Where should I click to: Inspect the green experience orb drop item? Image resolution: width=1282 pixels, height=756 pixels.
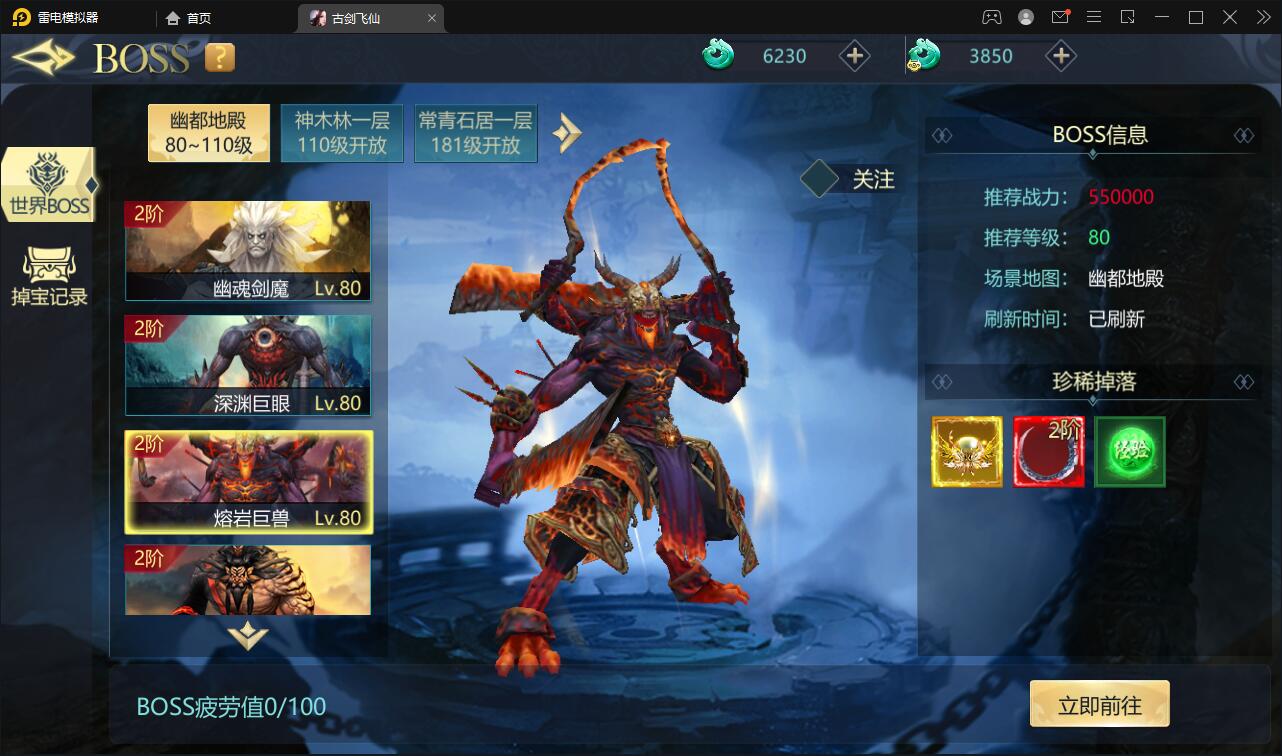pos(1130,451)
